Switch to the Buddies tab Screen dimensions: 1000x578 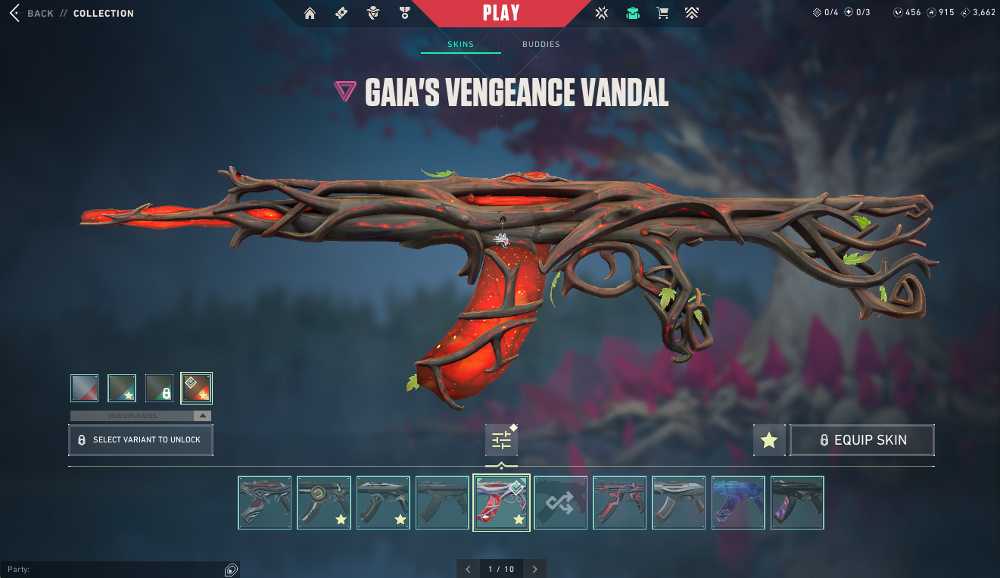coord(541,45)
